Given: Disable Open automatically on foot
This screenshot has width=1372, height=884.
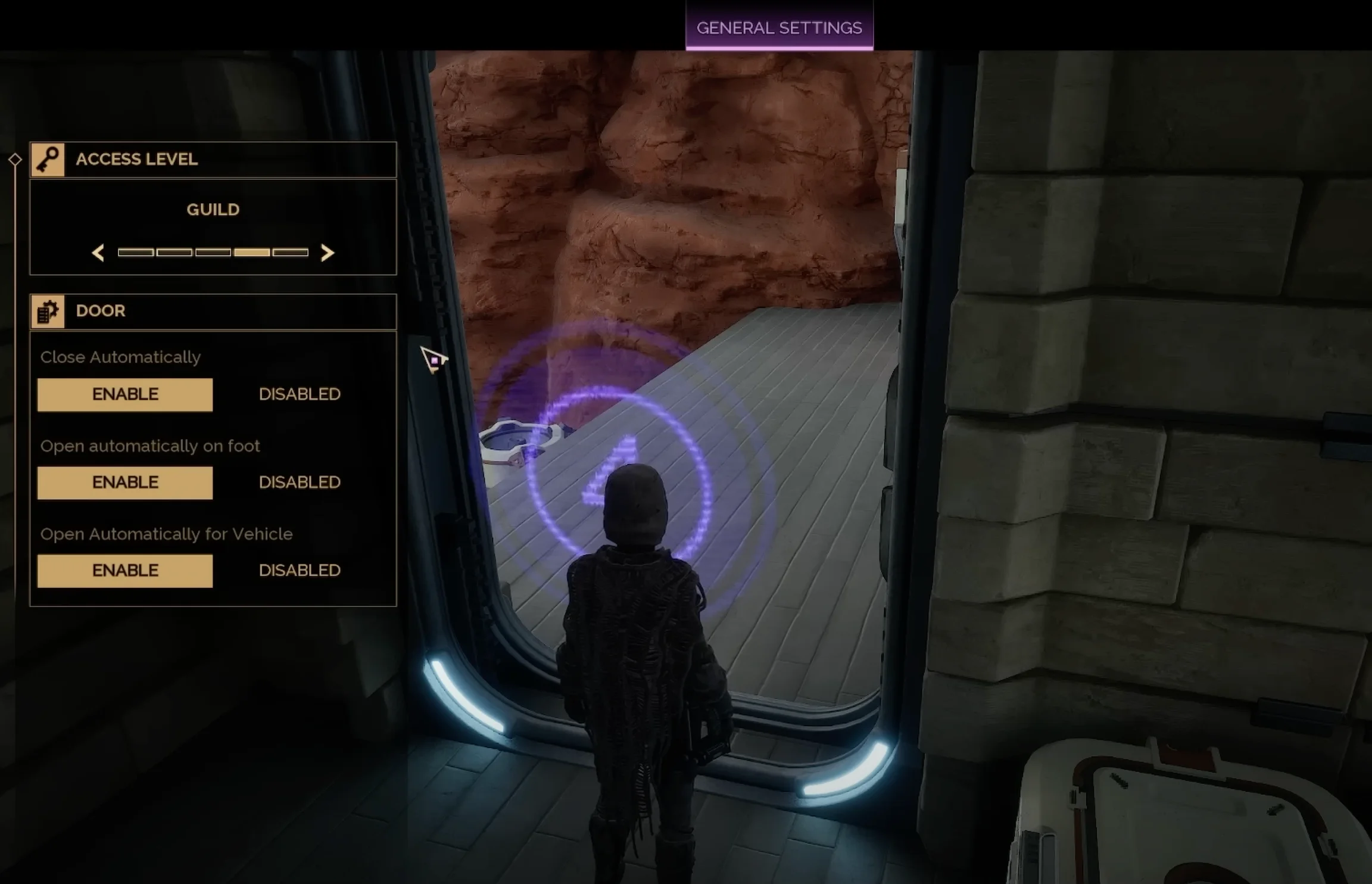Looking at the screenshot, I should coord(300,483).
